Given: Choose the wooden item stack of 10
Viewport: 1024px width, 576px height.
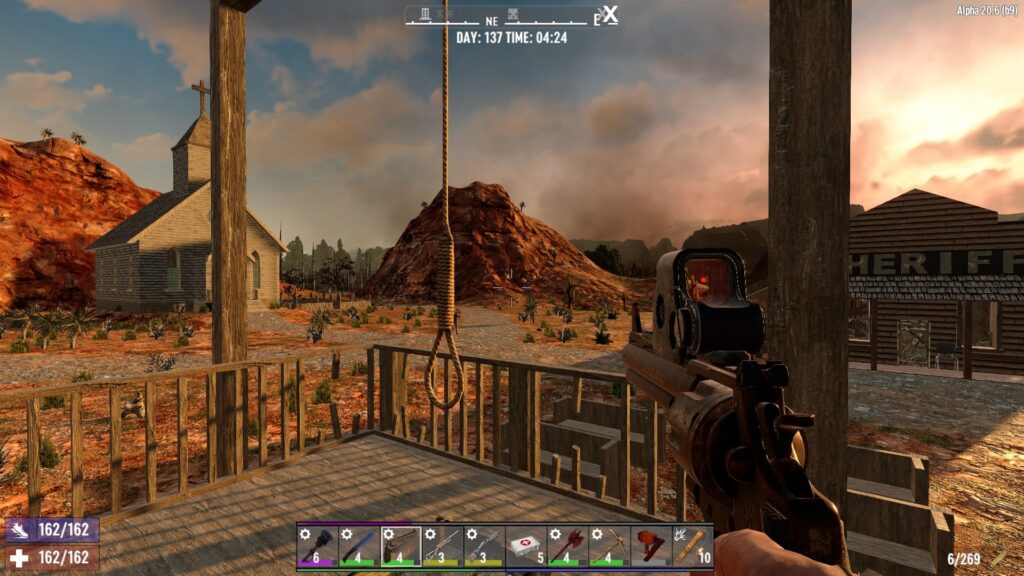Looking at the screenshot, I should [x=692, y=547].
